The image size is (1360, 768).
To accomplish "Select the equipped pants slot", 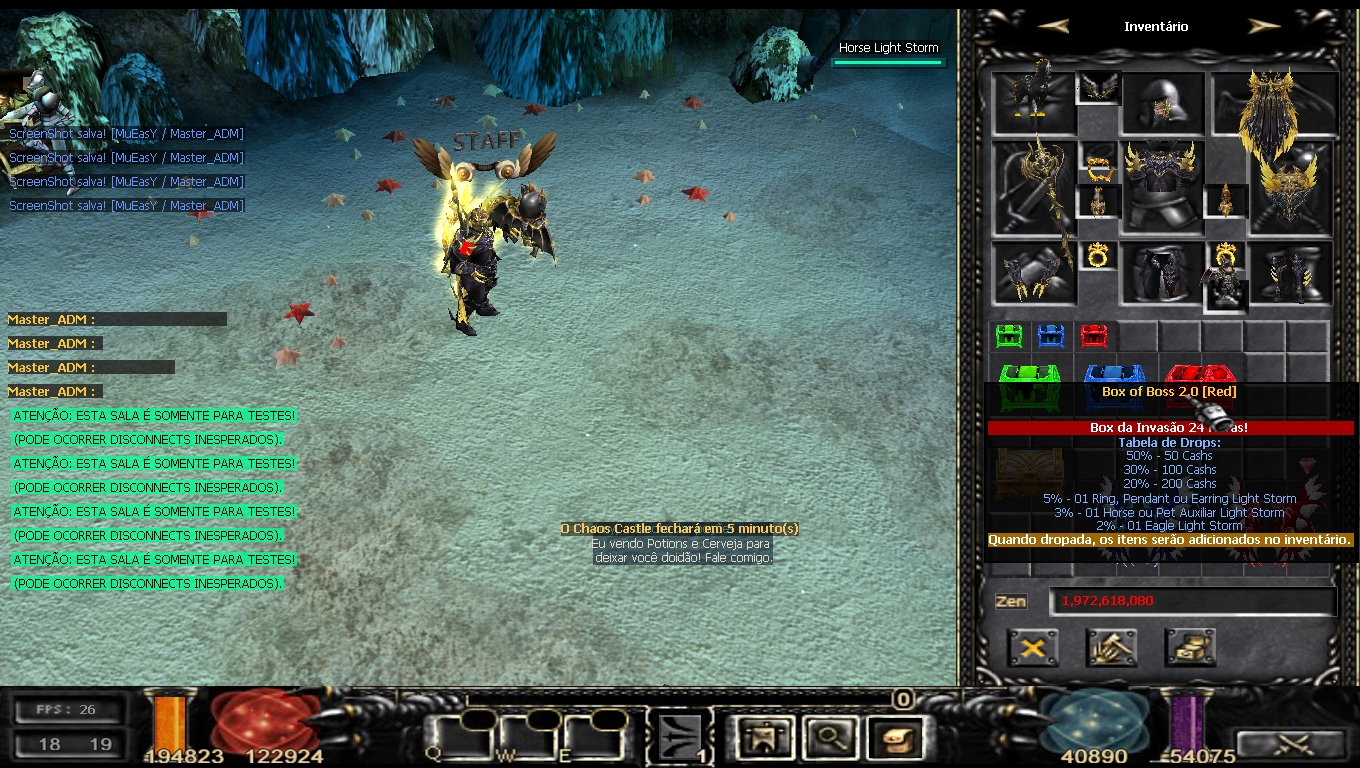I will pos(1161,272).
